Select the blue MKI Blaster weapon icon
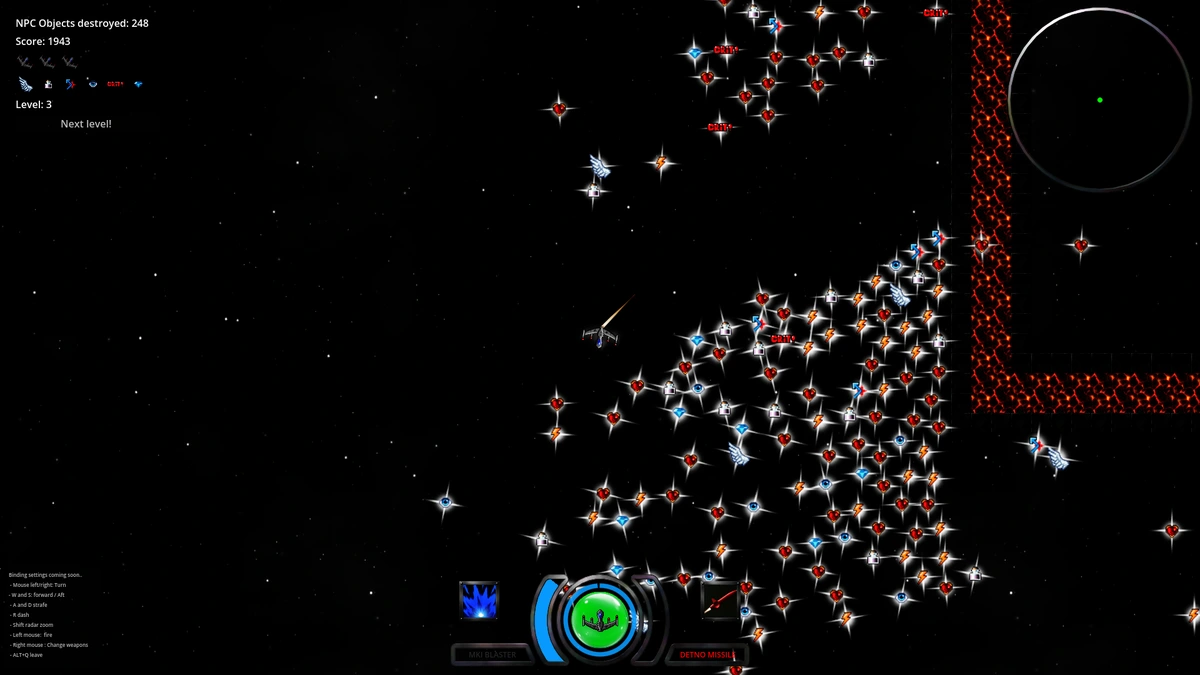This screenshot has width=1200, height=675. pyautogui.click(x=478, y=600)
